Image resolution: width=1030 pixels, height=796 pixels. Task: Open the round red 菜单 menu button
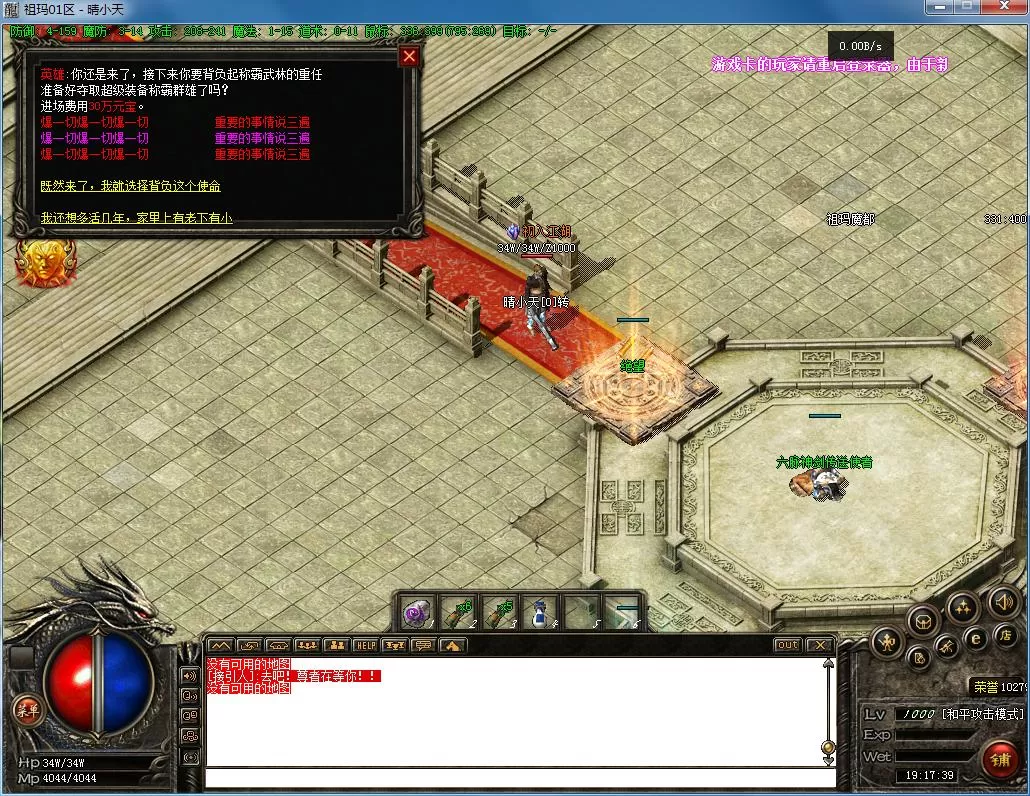26,709
